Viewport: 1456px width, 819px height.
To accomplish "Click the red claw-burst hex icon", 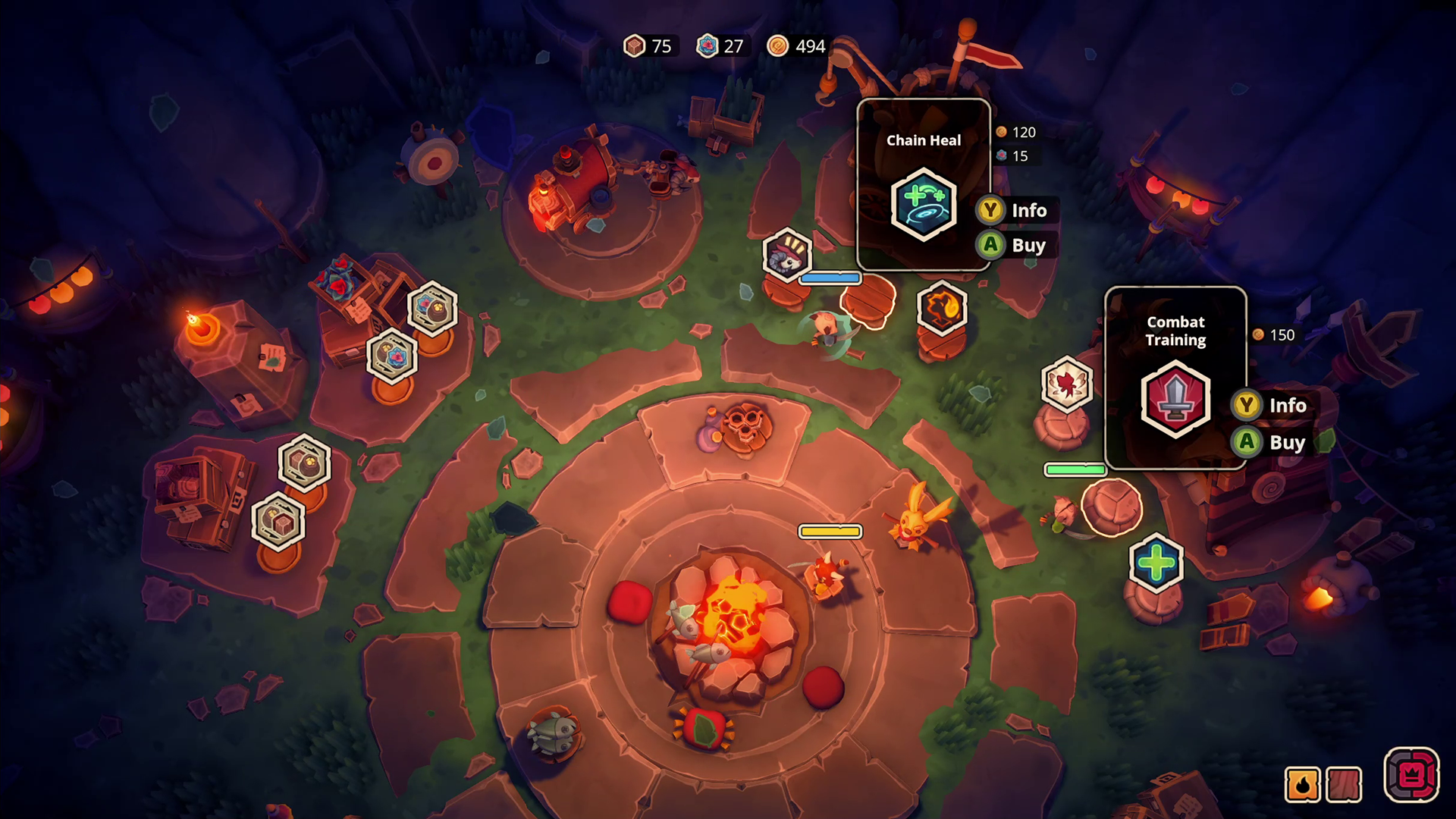I will (1068, 386).
